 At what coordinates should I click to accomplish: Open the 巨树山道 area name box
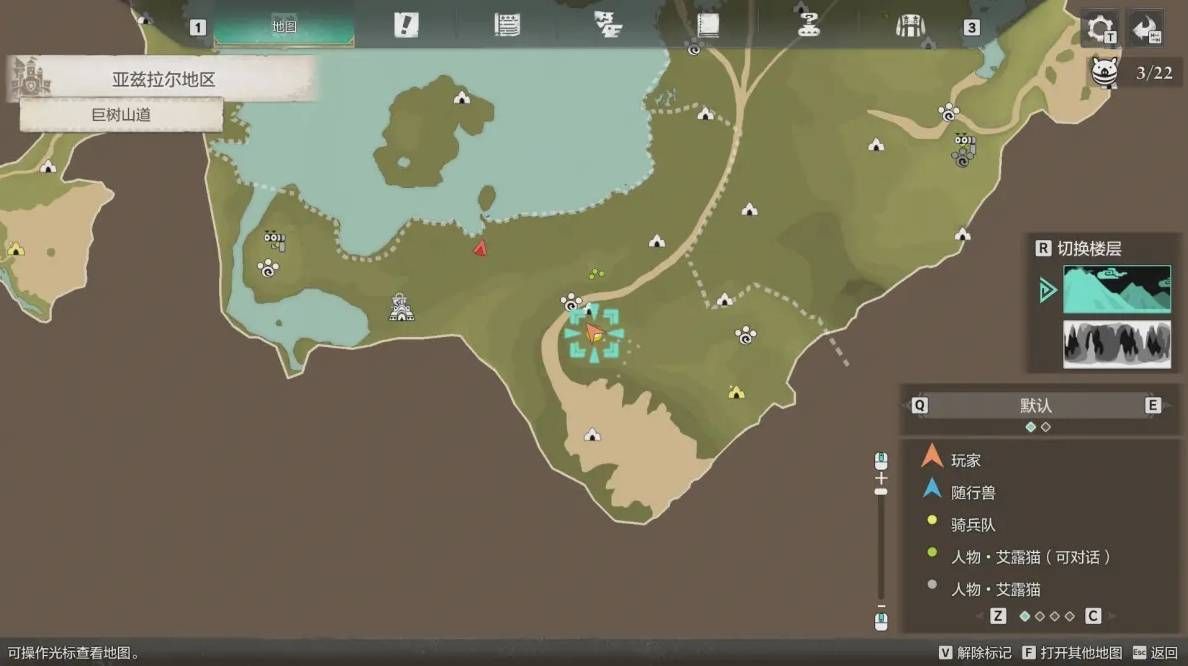pos(121,115)
